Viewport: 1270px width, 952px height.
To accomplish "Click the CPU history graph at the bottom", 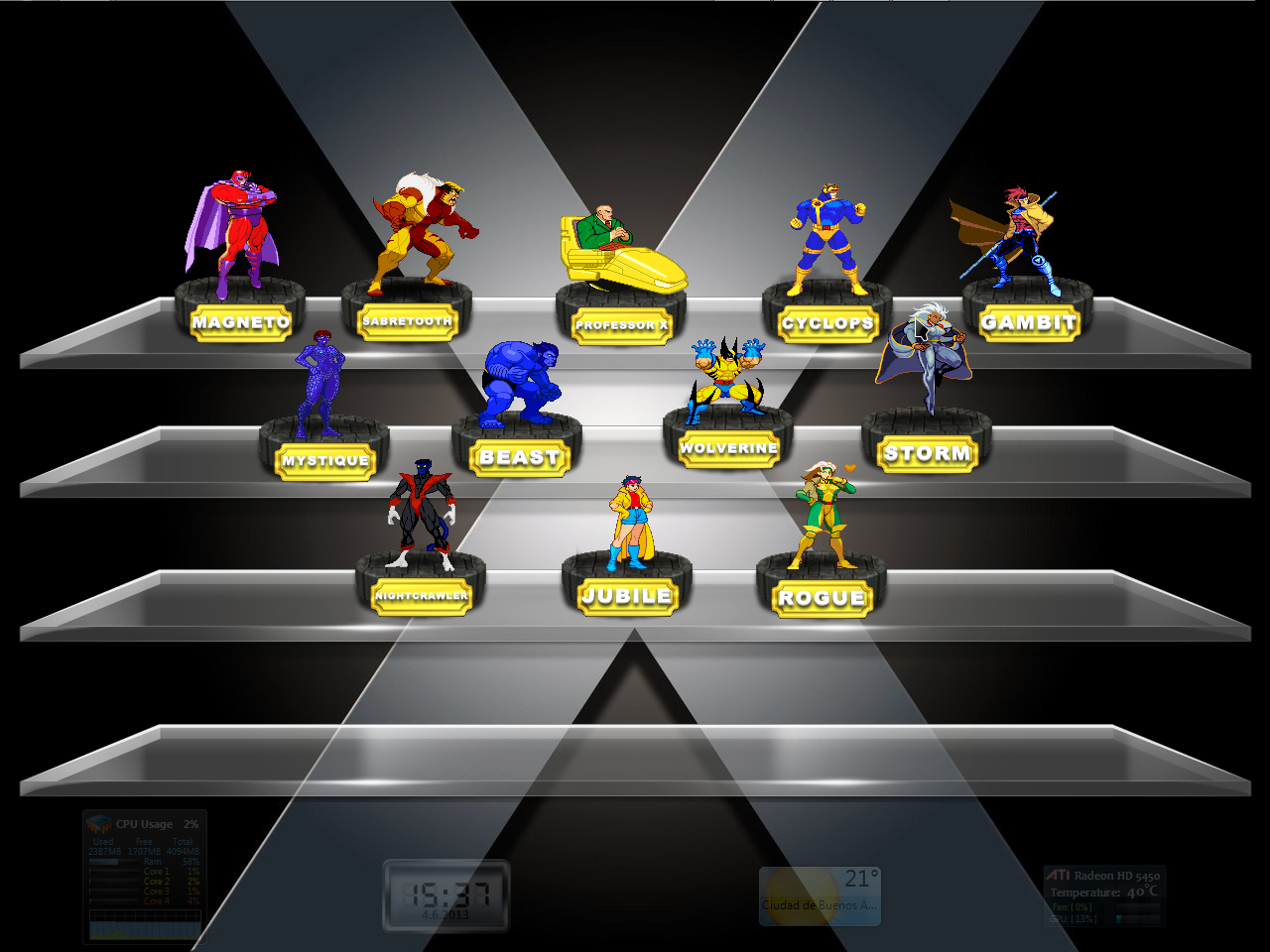I will pos(144,927).
